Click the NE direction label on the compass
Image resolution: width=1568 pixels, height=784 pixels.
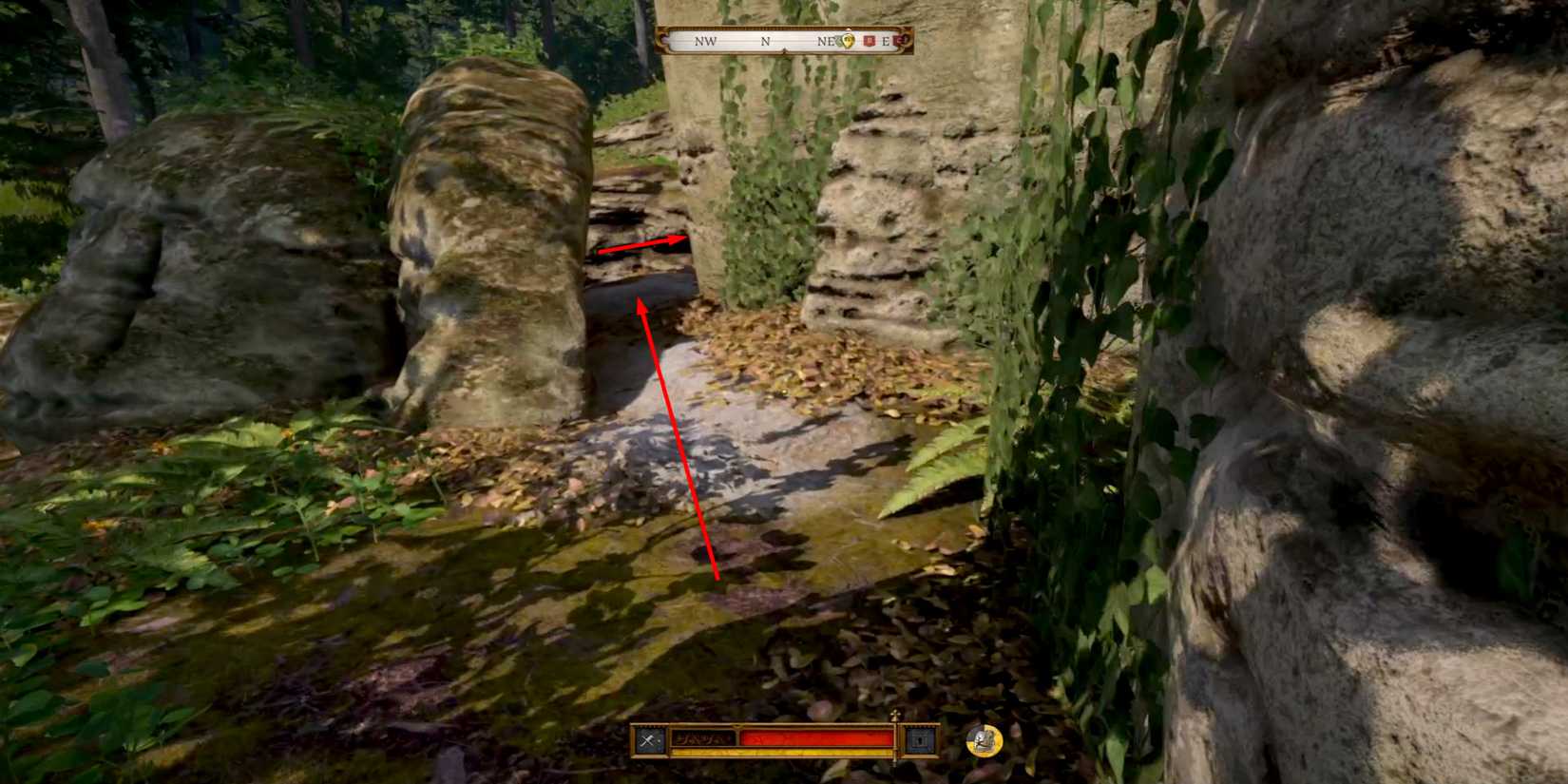826,41
